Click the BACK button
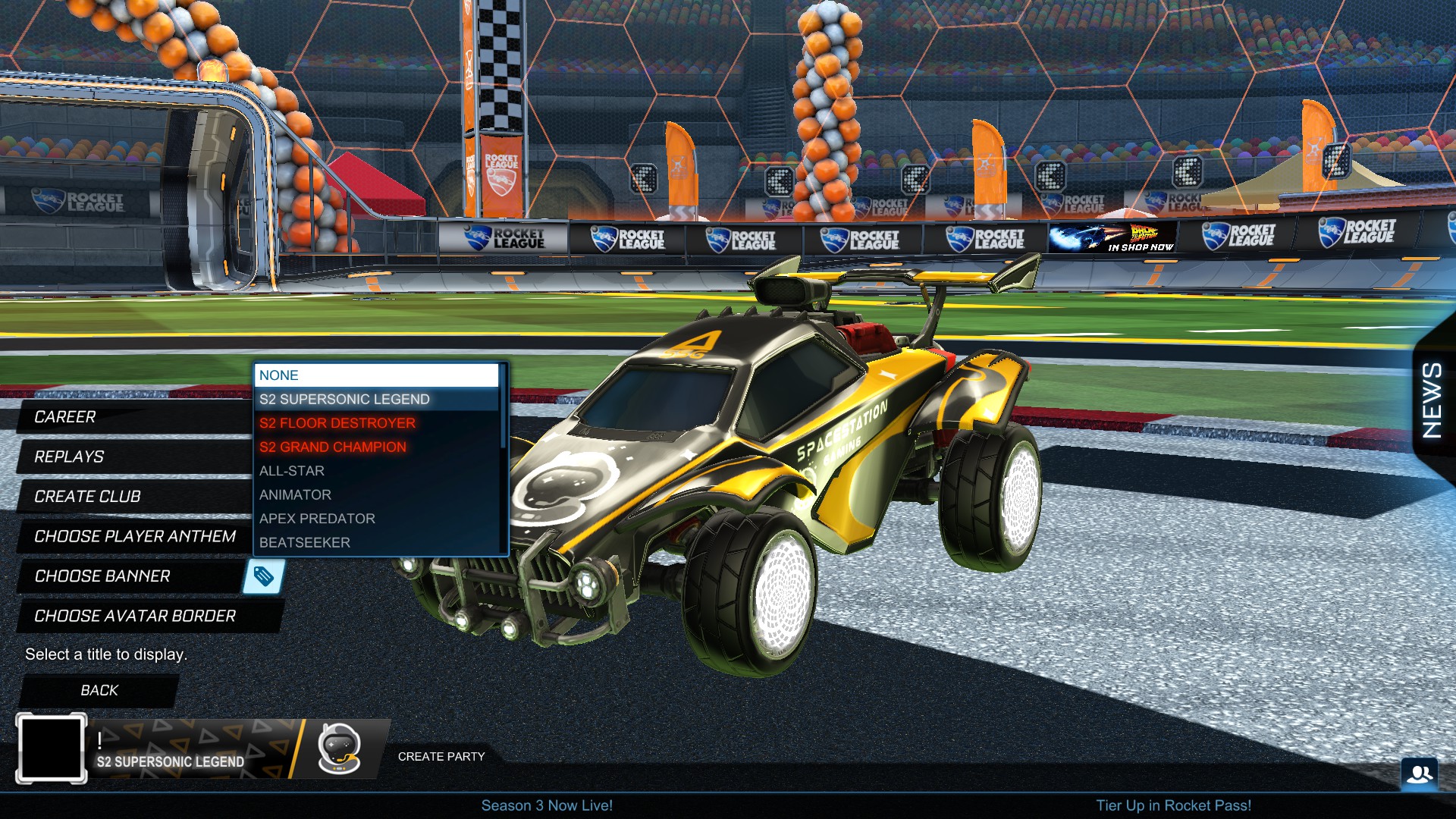This screenshot has height=819, width=1456. [99, 690]
